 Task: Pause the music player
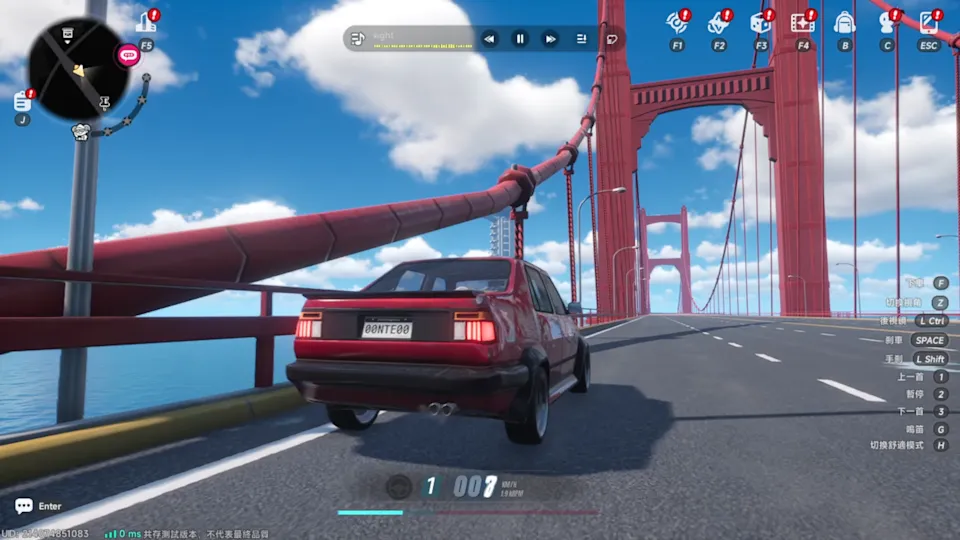tap(520, 39)
